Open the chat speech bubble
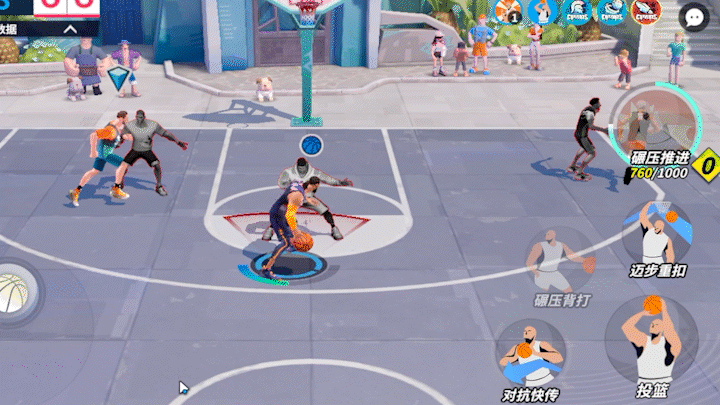 (x=694, y=16)
